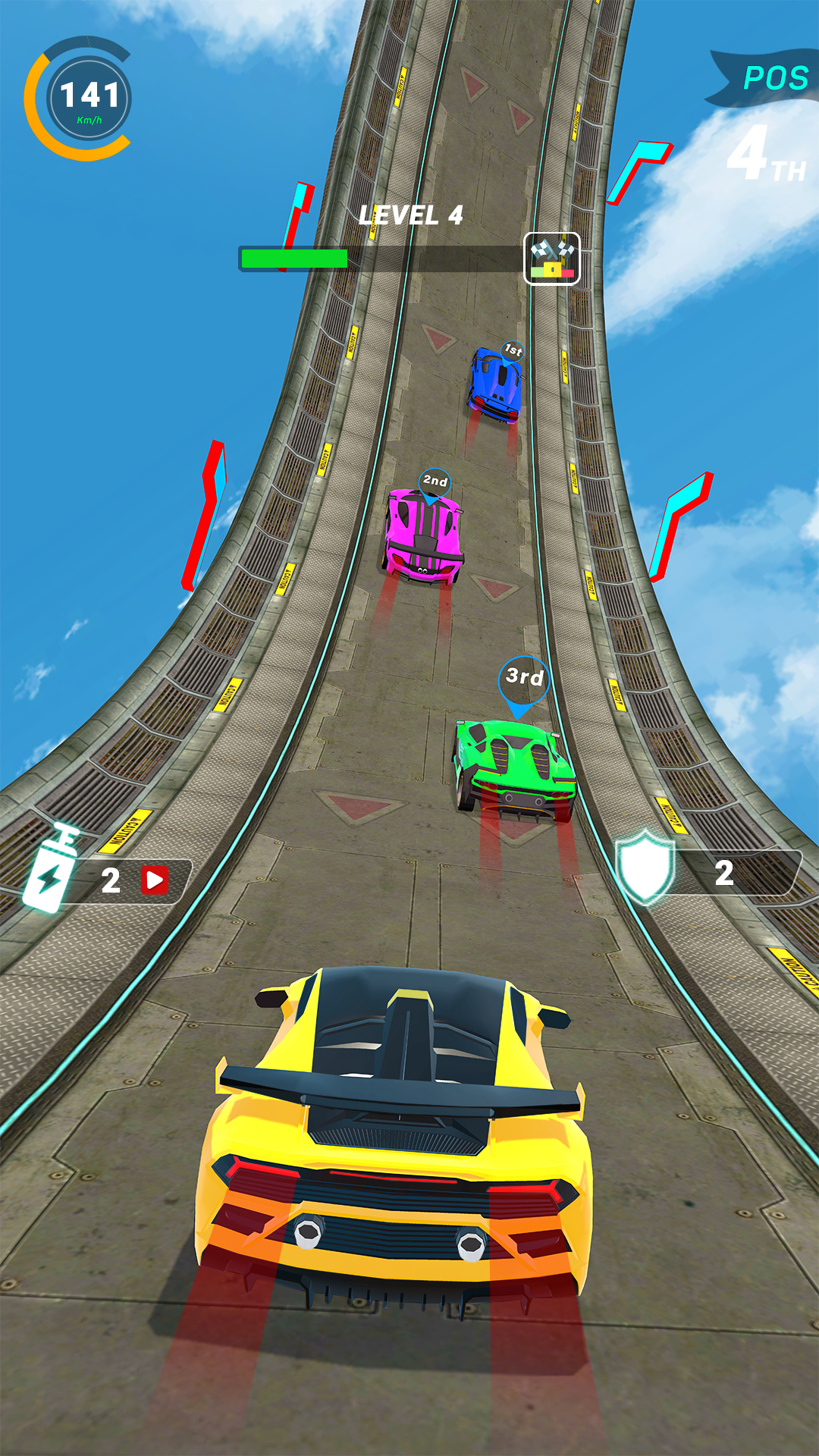The image size is (819, 1456).
Task: Use the shield power-up
Action: click(645, 868)
